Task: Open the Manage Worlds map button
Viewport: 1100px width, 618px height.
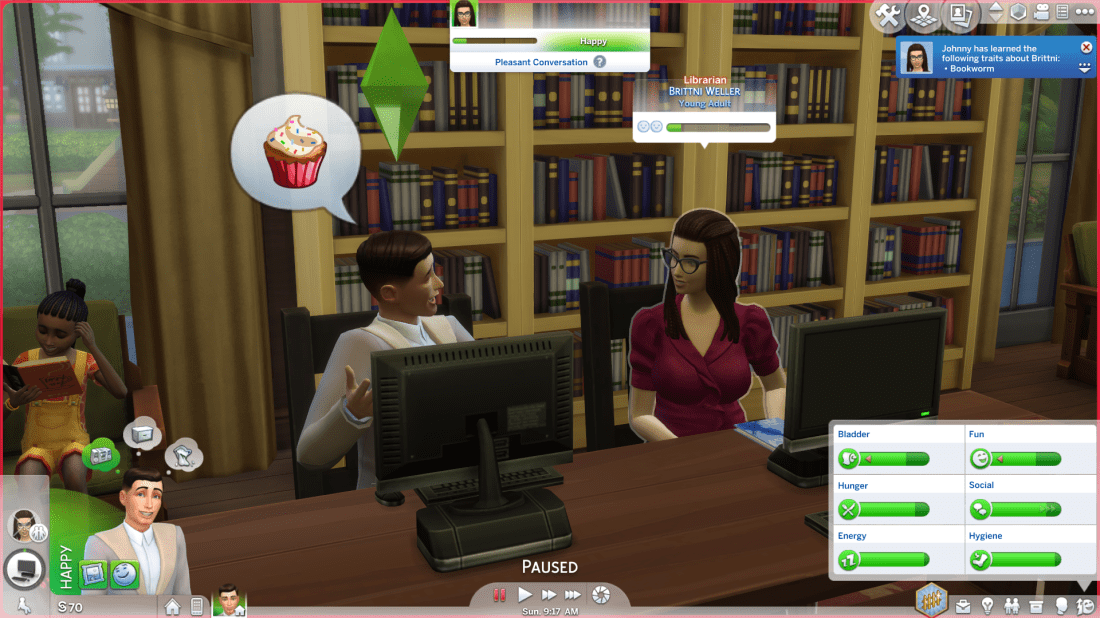Action: (x=924, y=15)
